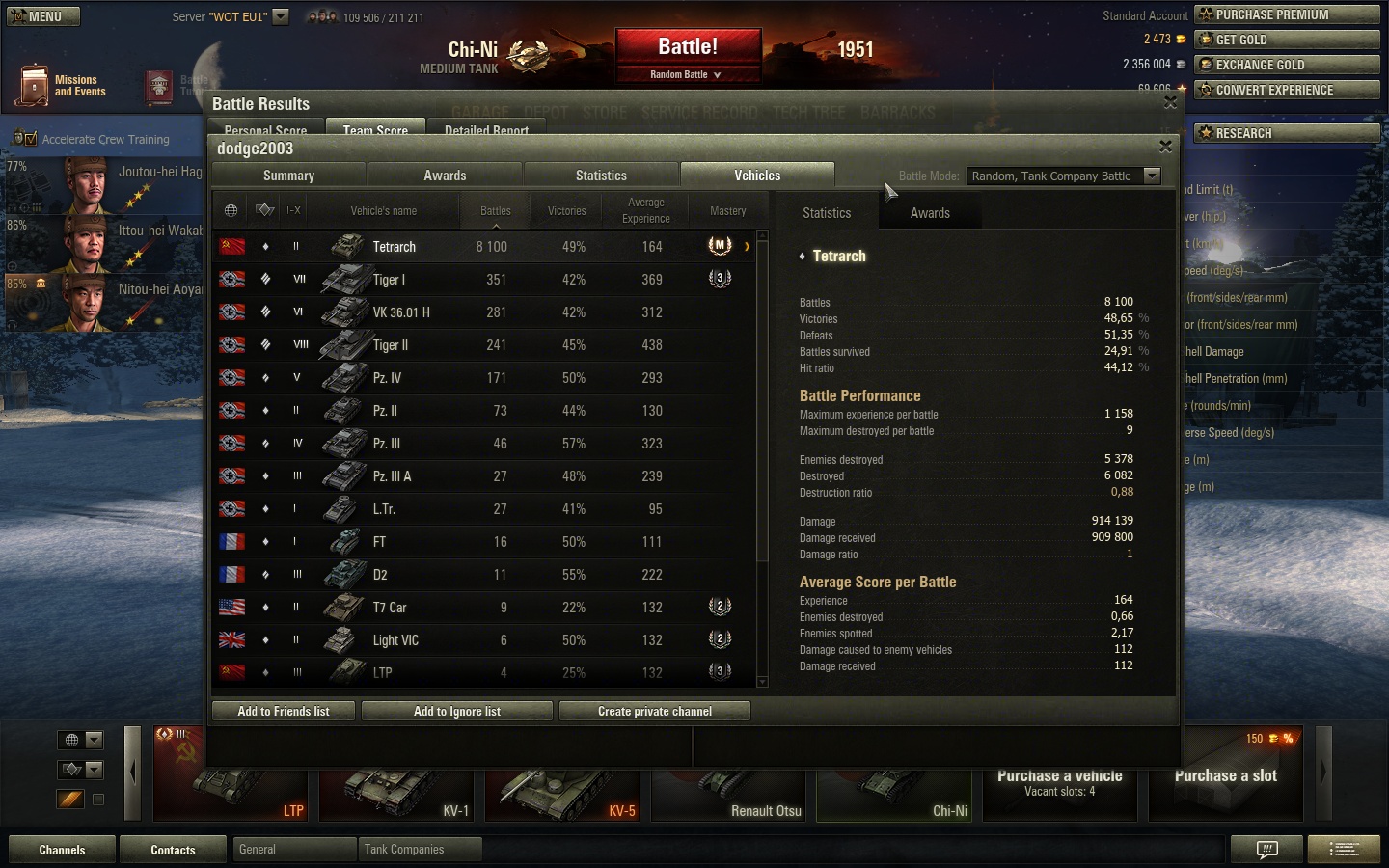Switch to the Summary tab
Image resolution: width=1389 pixels, height=868 pixels.
[x=288, y=176]
